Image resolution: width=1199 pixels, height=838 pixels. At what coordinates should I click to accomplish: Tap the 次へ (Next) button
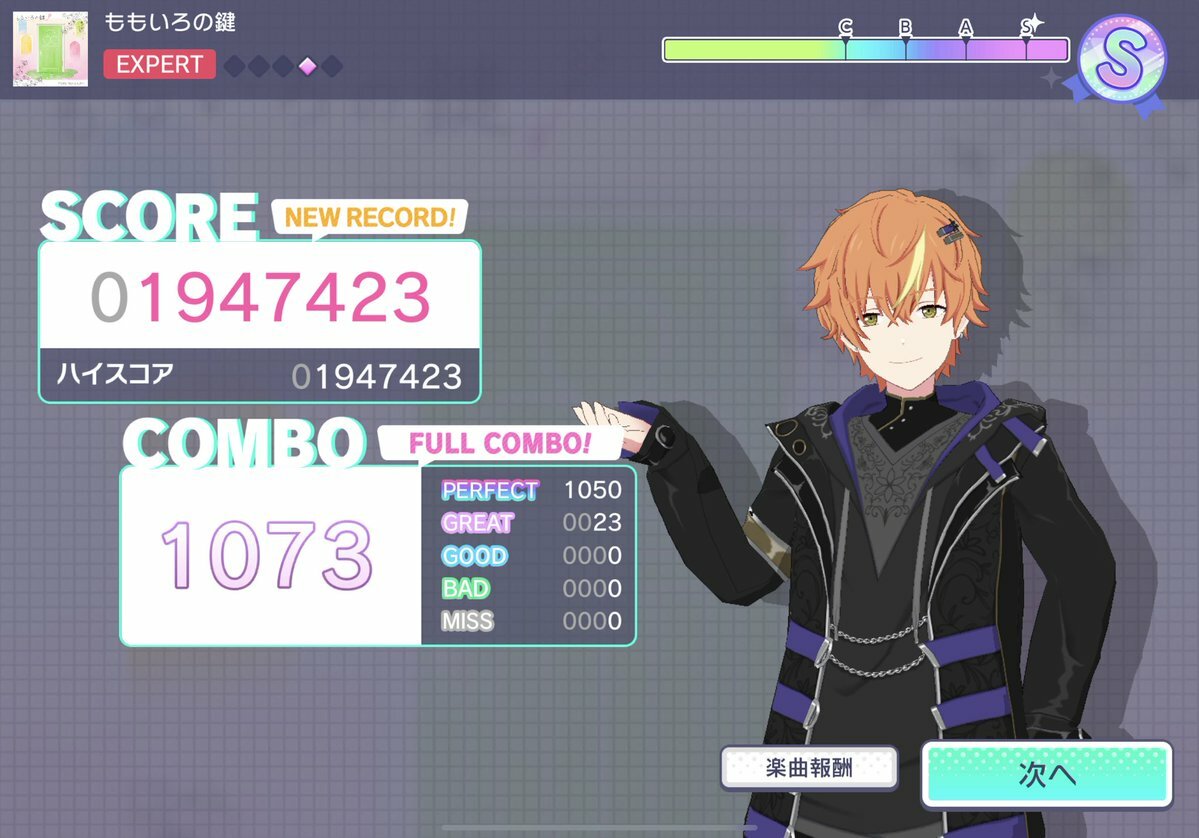(1046, 774)
